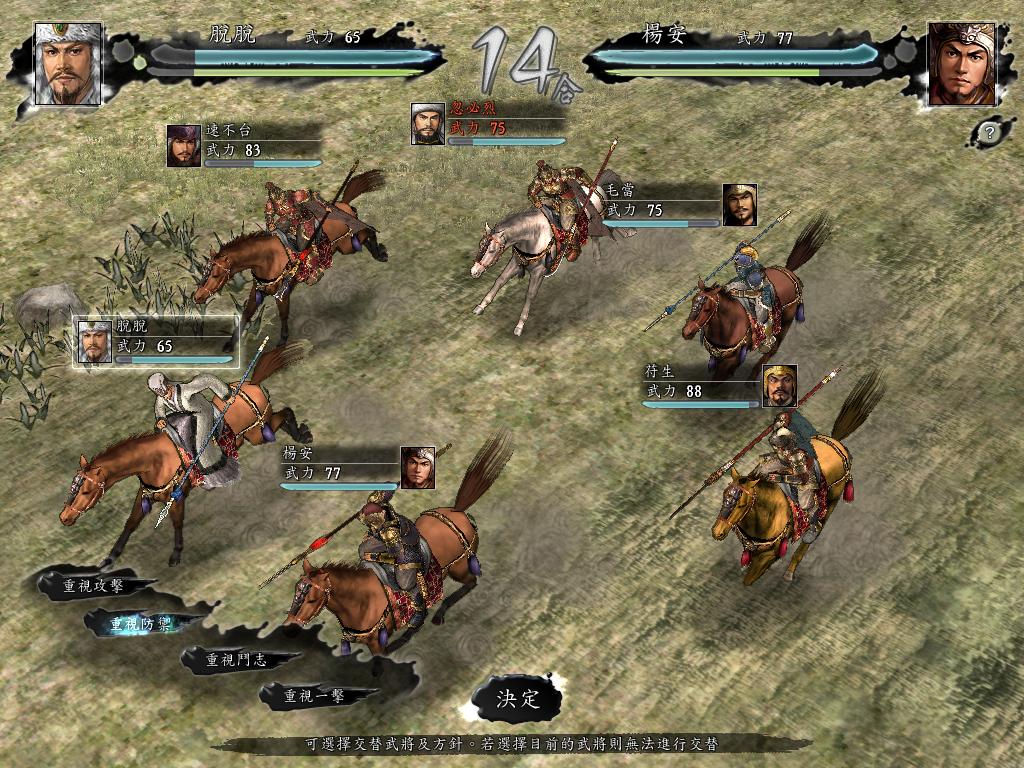Select the highlighted 脫脫 officer card
1024x768 pixels.
point(156,342)
